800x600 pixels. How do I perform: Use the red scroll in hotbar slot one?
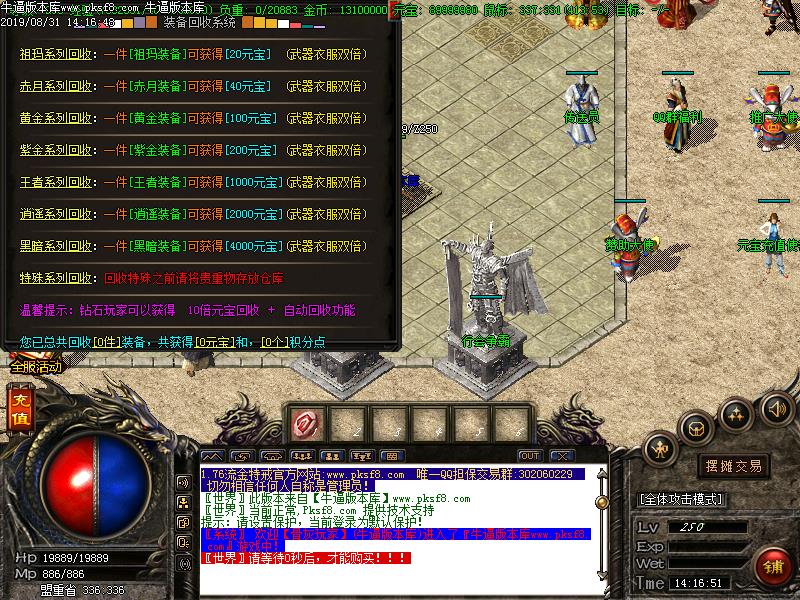click(x=304, y=424)
